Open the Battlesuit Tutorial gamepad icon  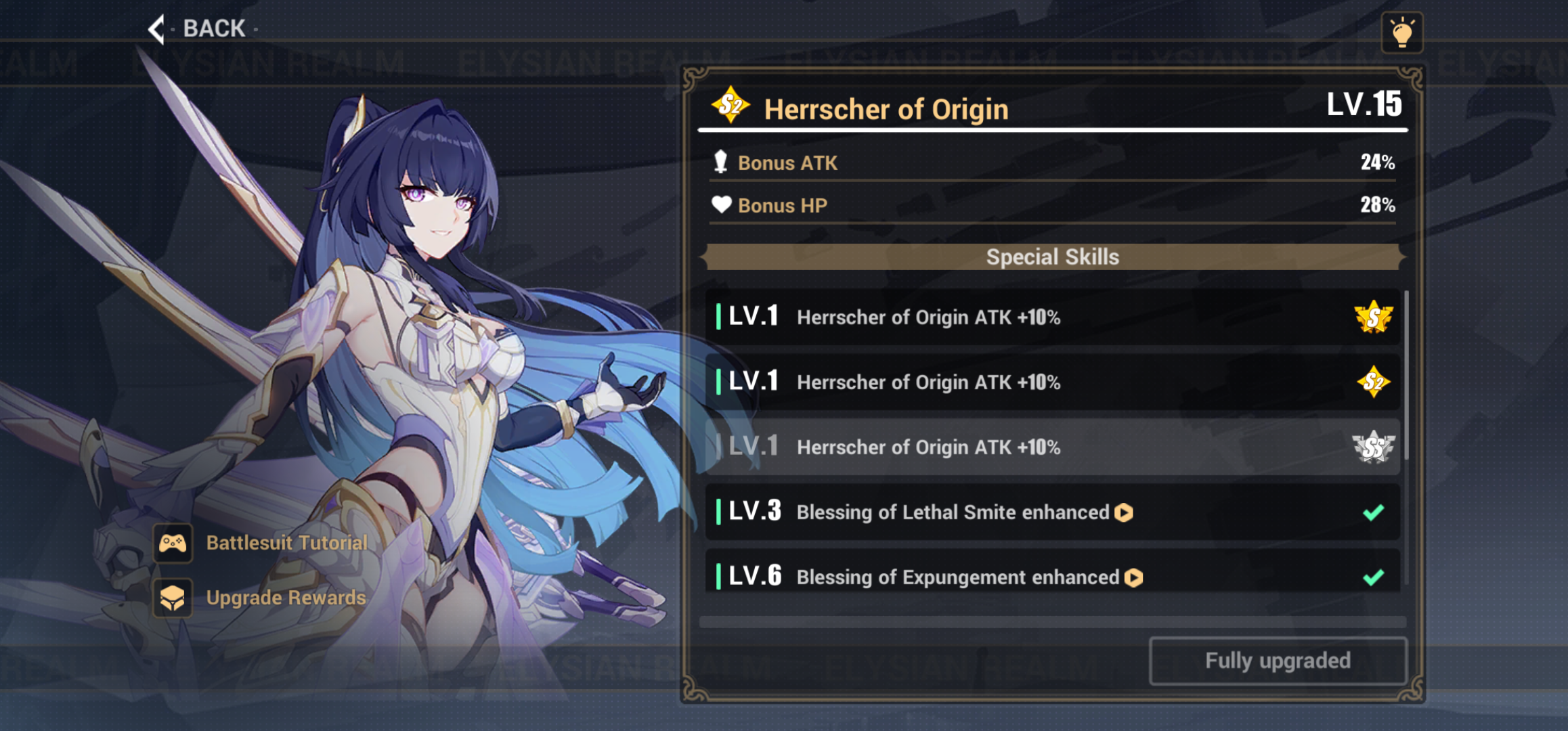(x=173, y=542)
